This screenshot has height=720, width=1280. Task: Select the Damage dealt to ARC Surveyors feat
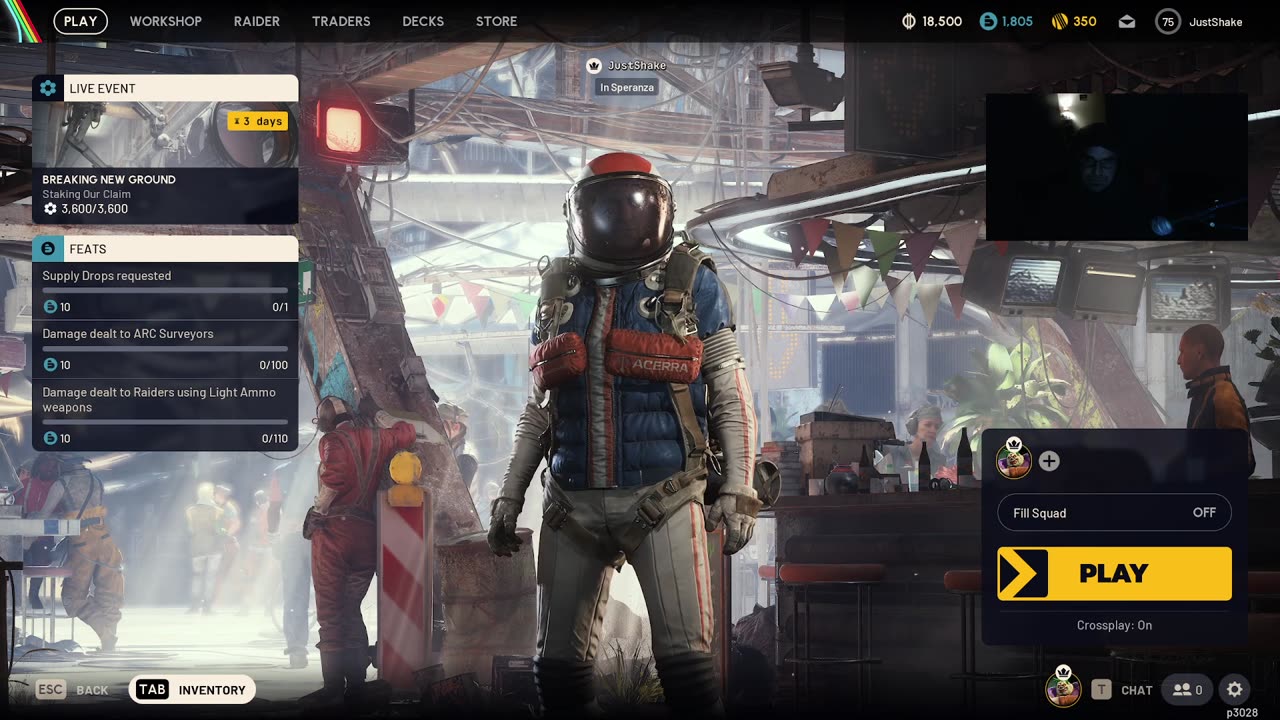coord(165,348)
